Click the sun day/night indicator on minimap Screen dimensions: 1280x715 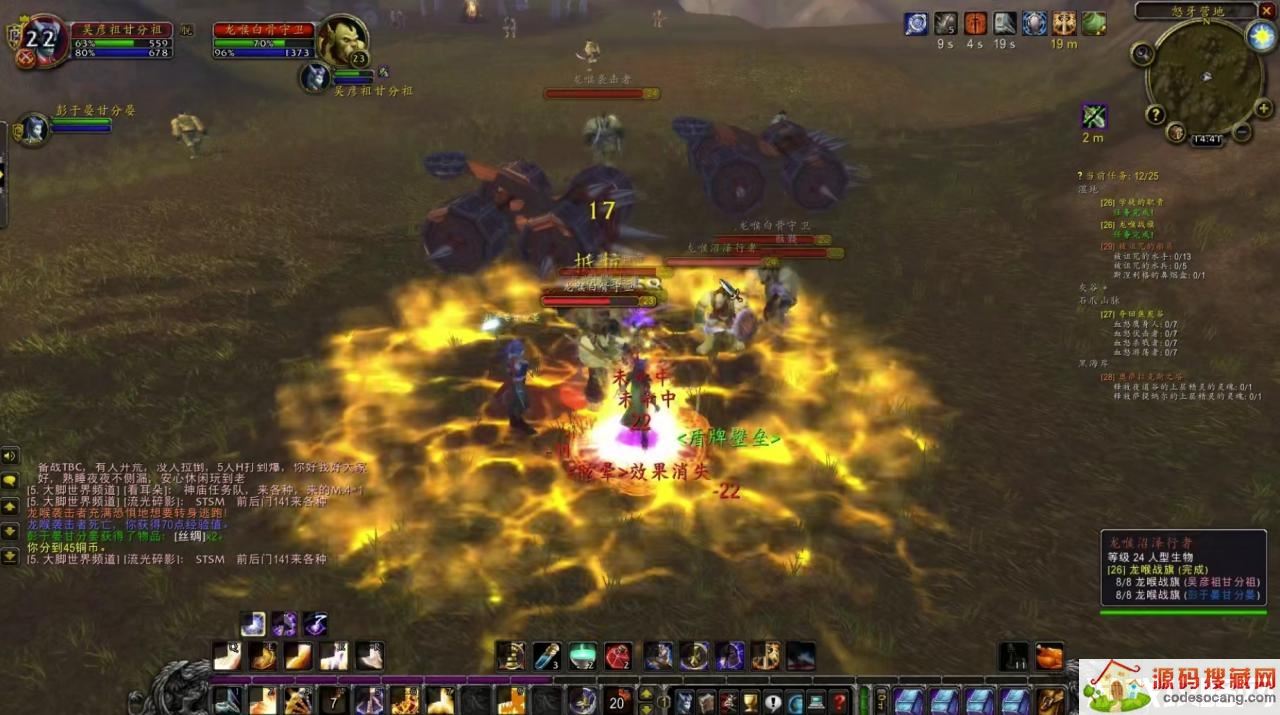click(1262, 37)
